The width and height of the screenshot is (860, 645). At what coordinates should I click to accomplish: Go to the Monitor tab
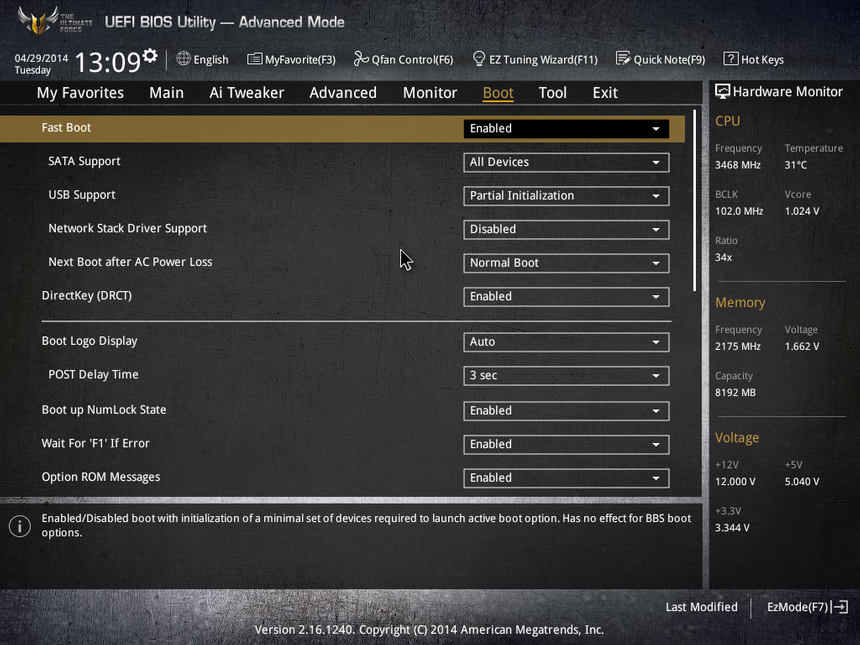click(430, 93)
